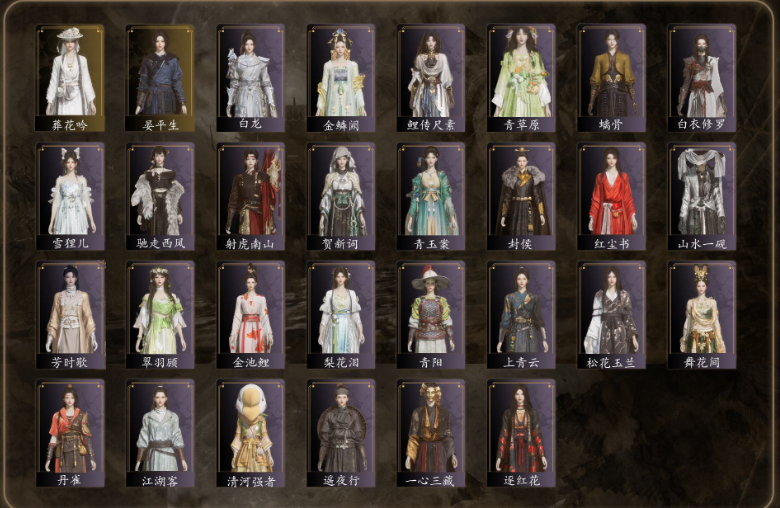The height and width of the screenshot is (508, 780).
Task: Pick the 逐红花 outfit card
Action: pyautogui.click(x=522, y=432)
